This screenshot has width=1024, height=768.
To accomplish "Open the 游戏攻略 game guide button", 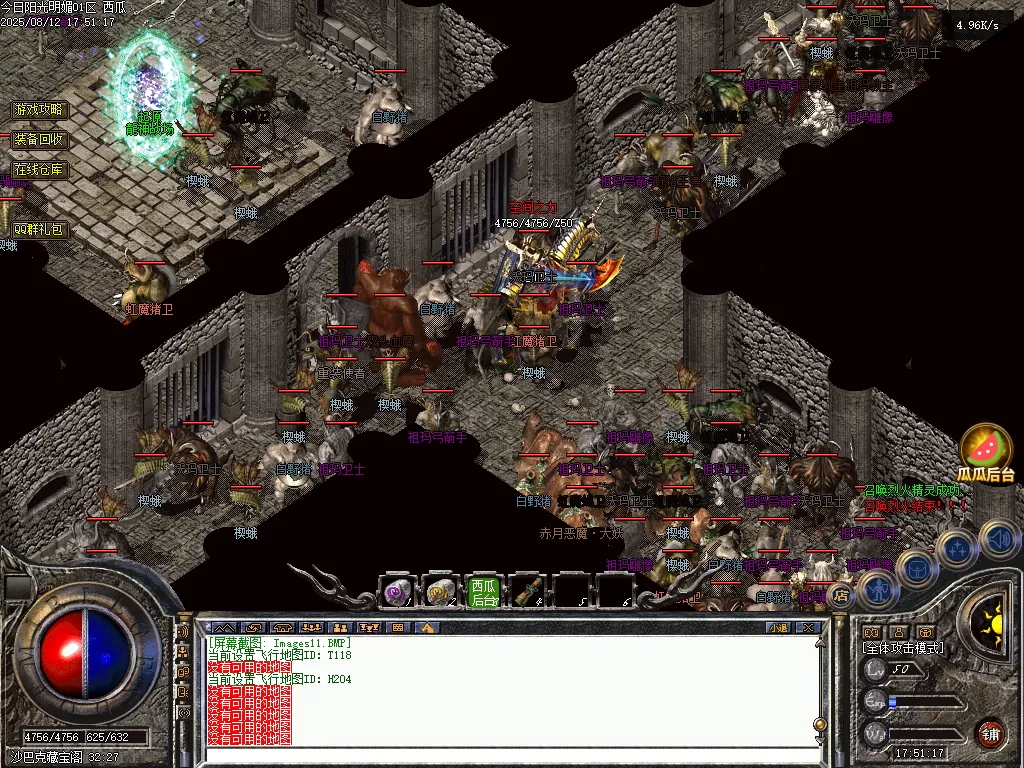I will [x=39, y=109].
